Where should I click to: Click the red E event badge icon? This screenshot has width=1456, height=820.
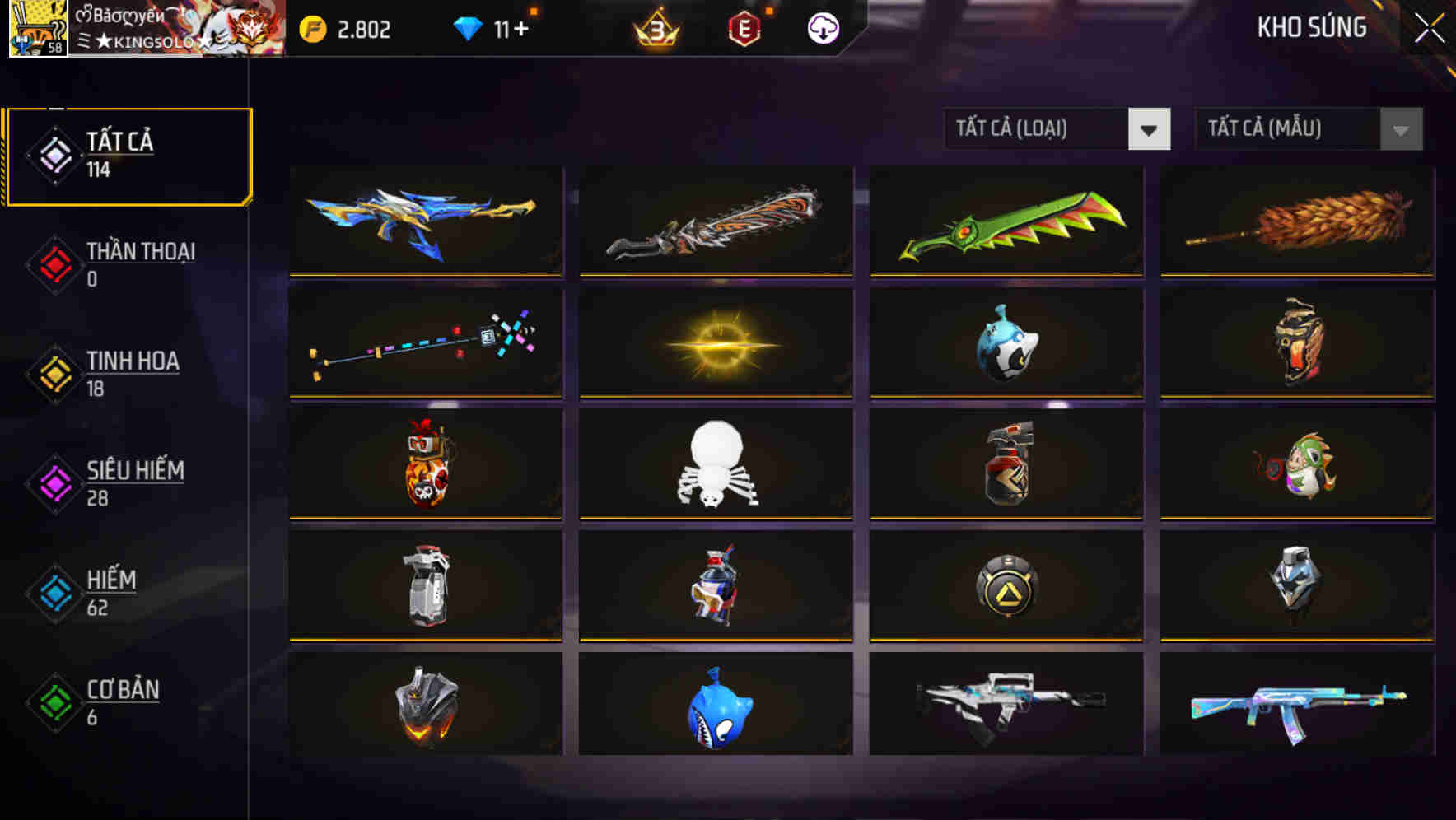tap(745, 29)
